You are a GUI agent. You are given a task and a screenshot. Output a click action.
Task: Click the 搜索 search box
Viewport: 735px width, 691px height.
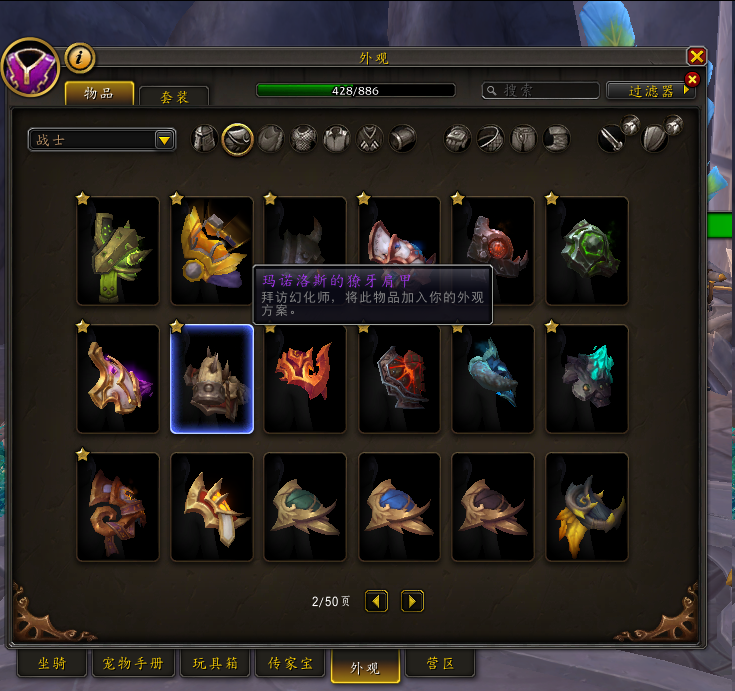click(540, 90)
